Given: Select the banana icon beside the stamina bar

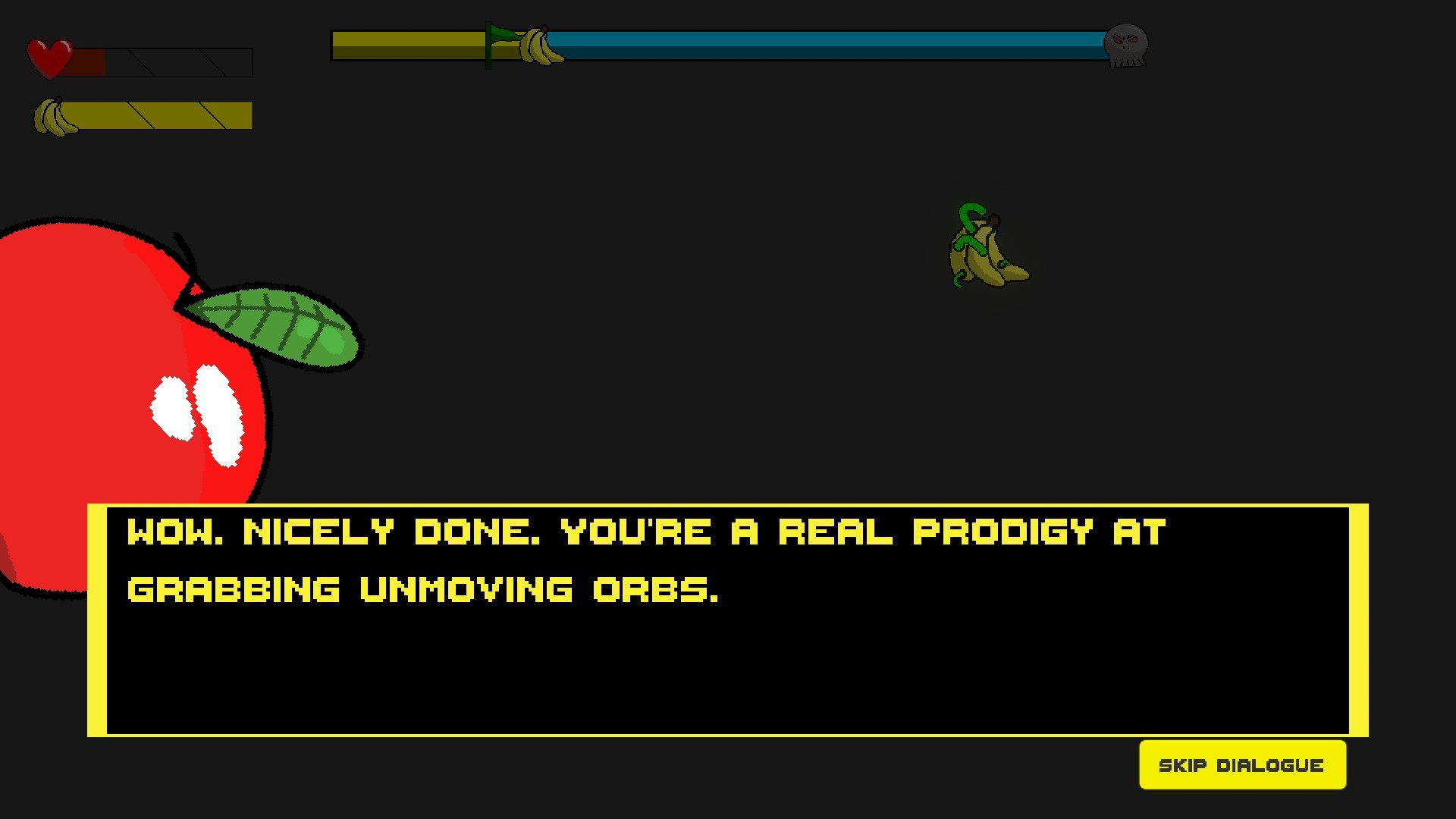Looking at the screenshot, I should tap(52, 115).
